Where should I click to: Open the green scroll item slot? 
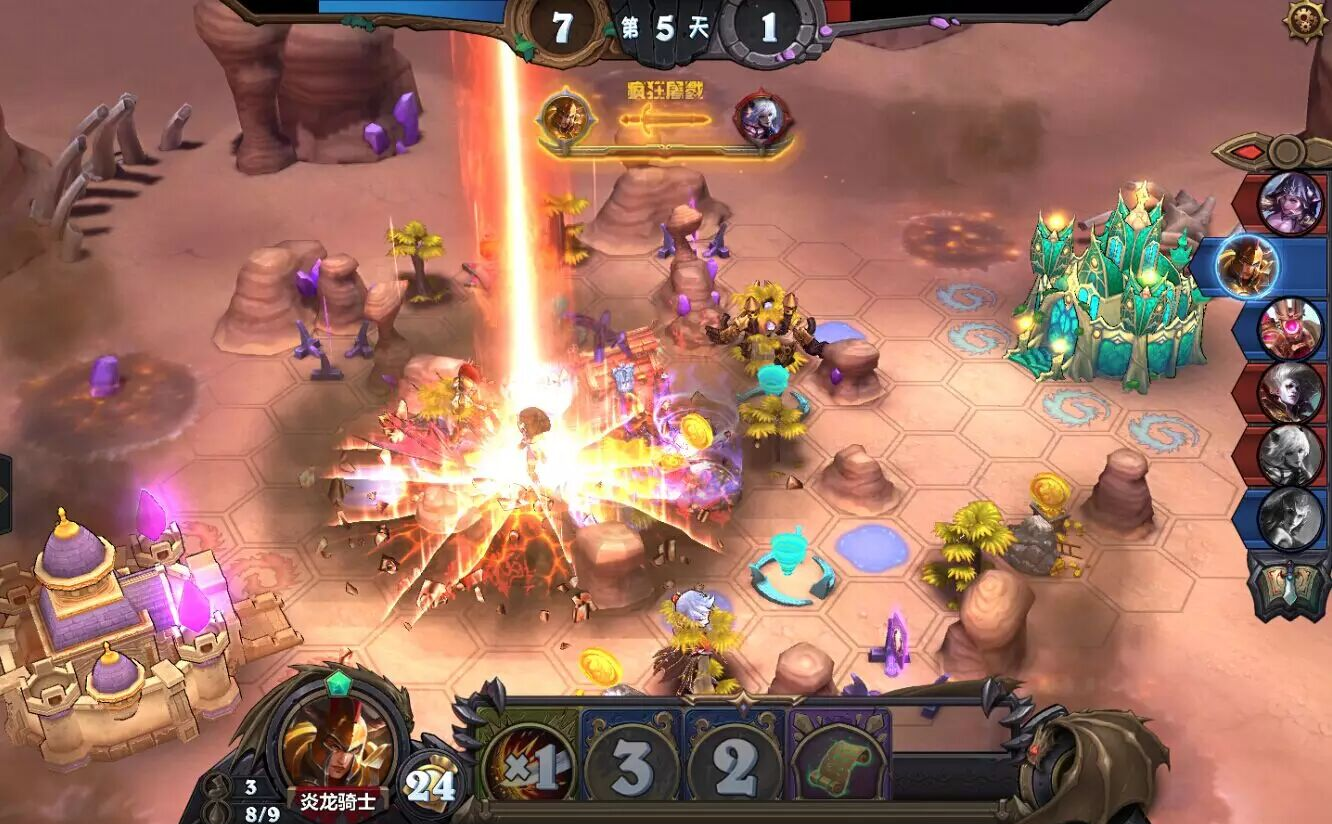click(x=838, y=767)
